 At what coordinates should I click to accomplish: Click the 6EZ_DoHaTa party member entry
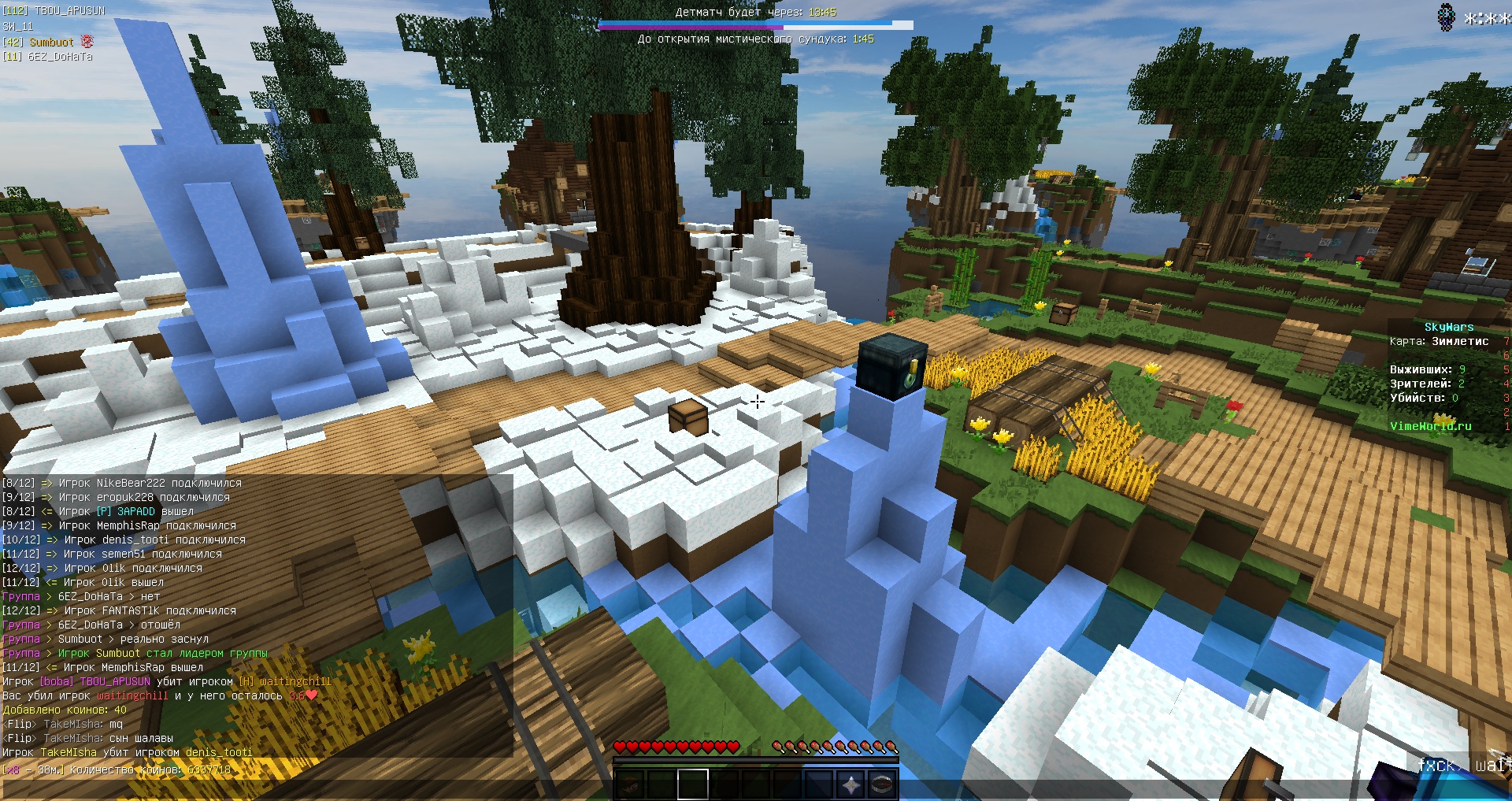[60, 57]
